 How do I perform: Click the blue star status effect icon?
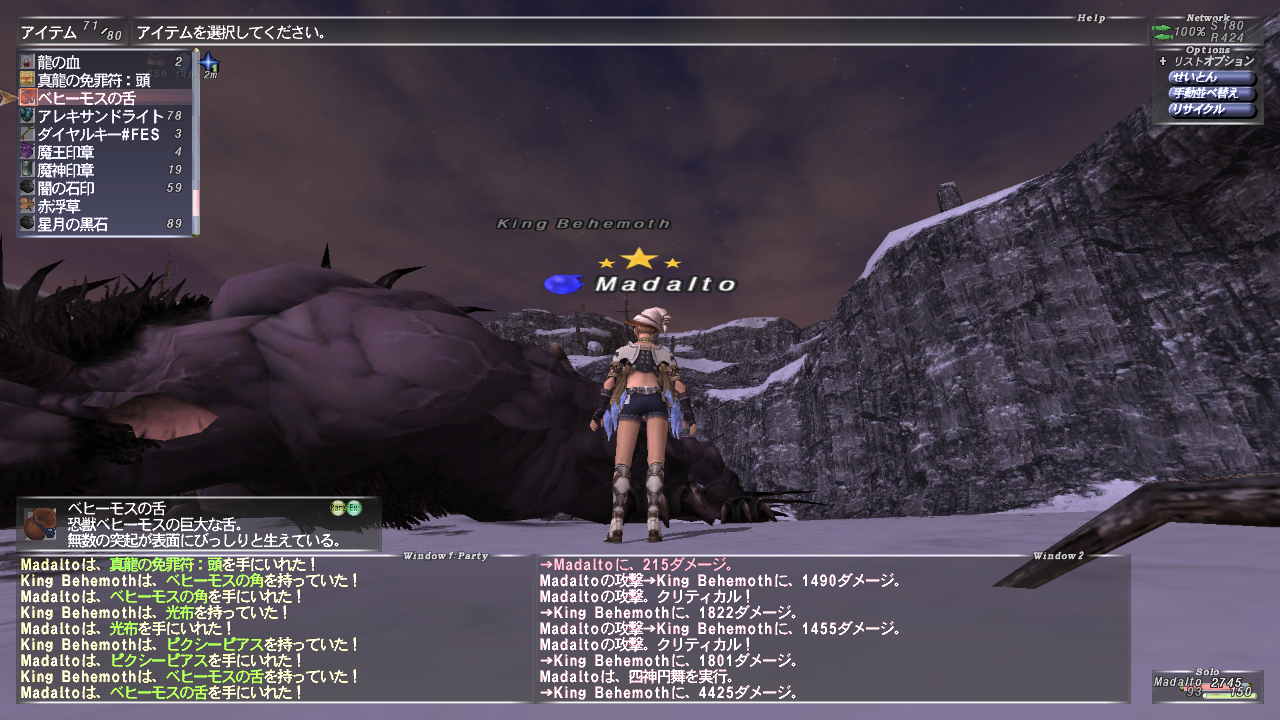210,63
